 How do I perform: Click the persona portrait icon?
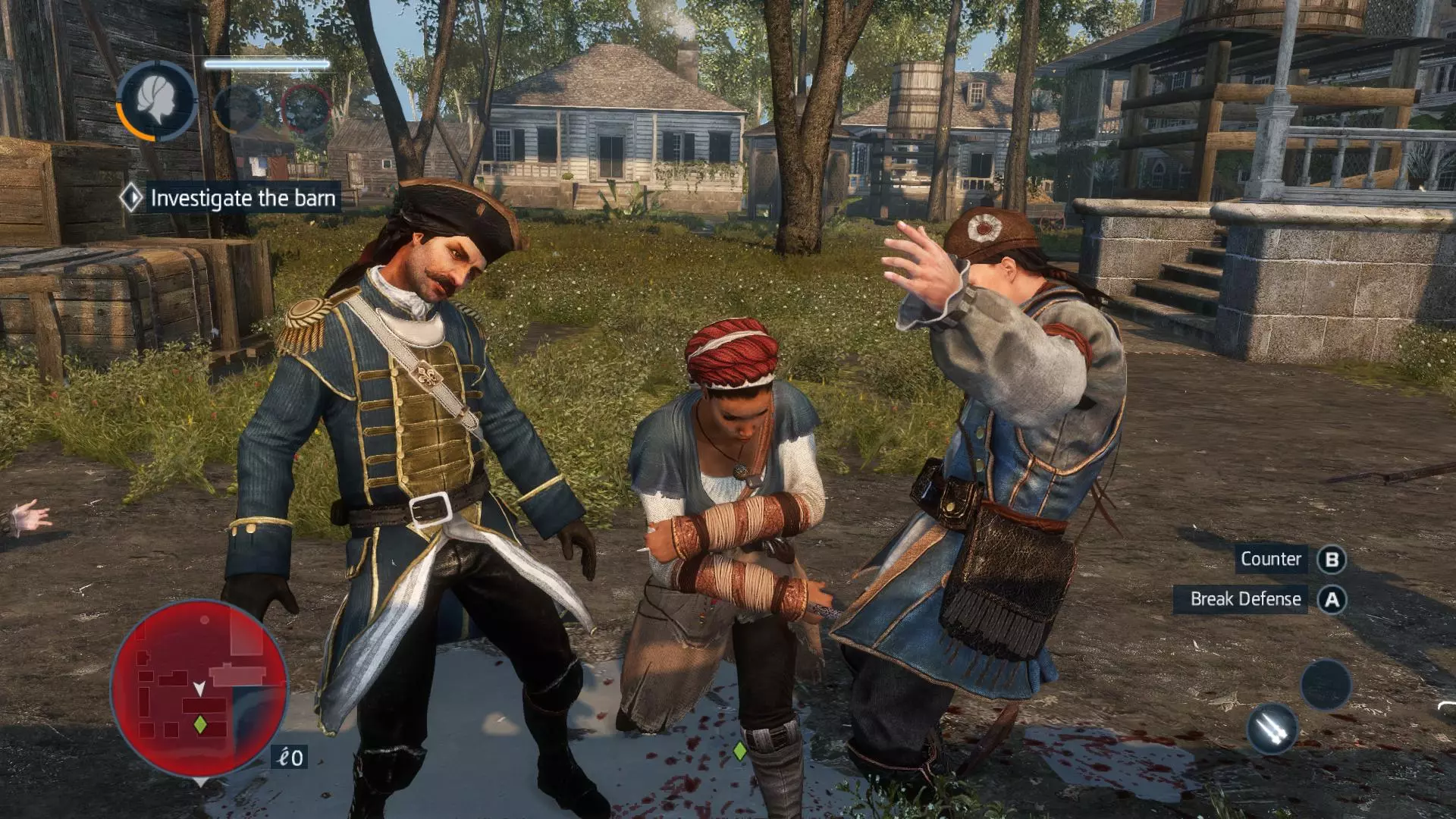[x=157, y=101]
